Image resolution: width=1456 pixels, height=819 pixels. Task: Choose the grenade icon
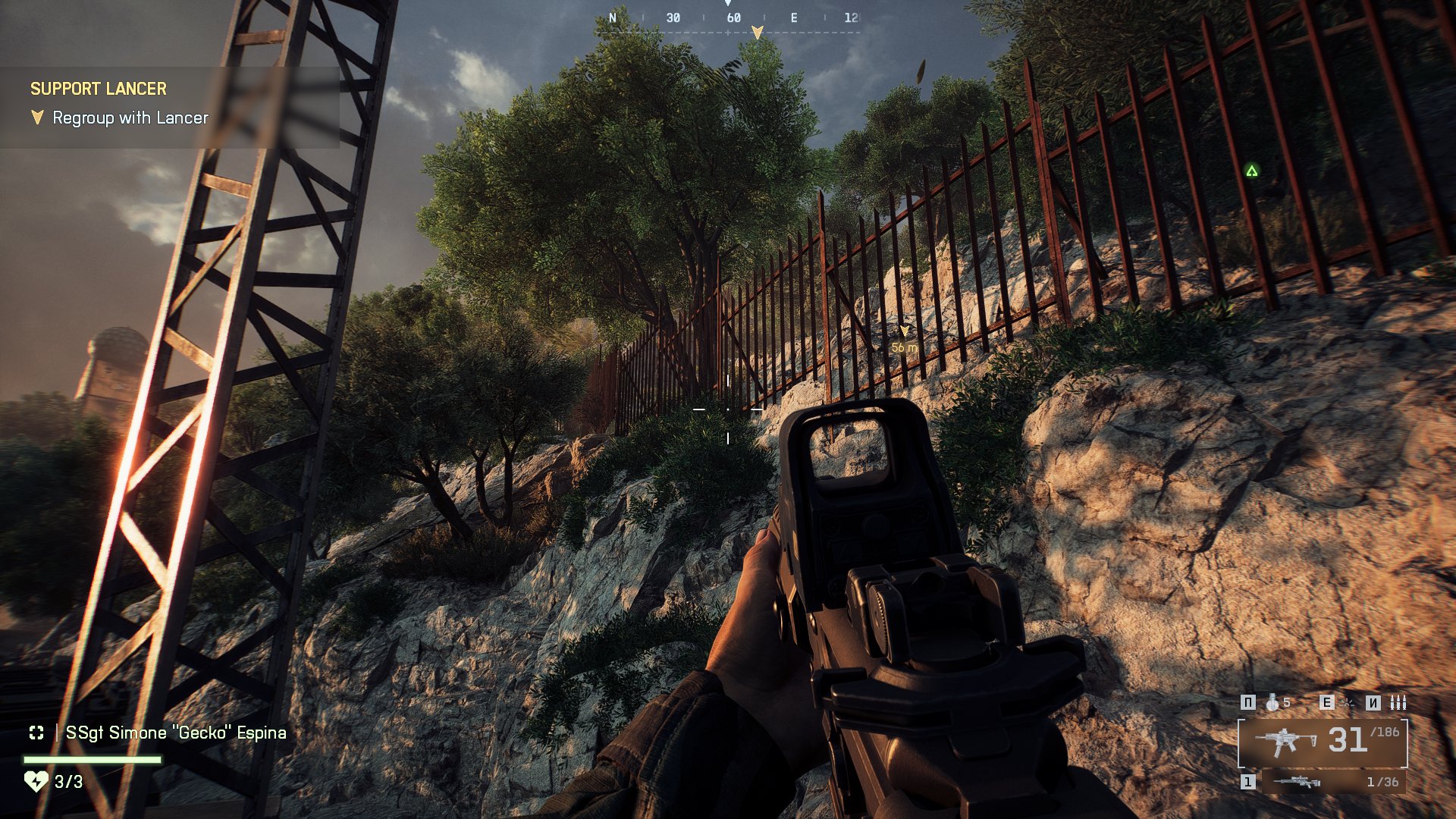pyautogui.click(x=1272, y=703)
